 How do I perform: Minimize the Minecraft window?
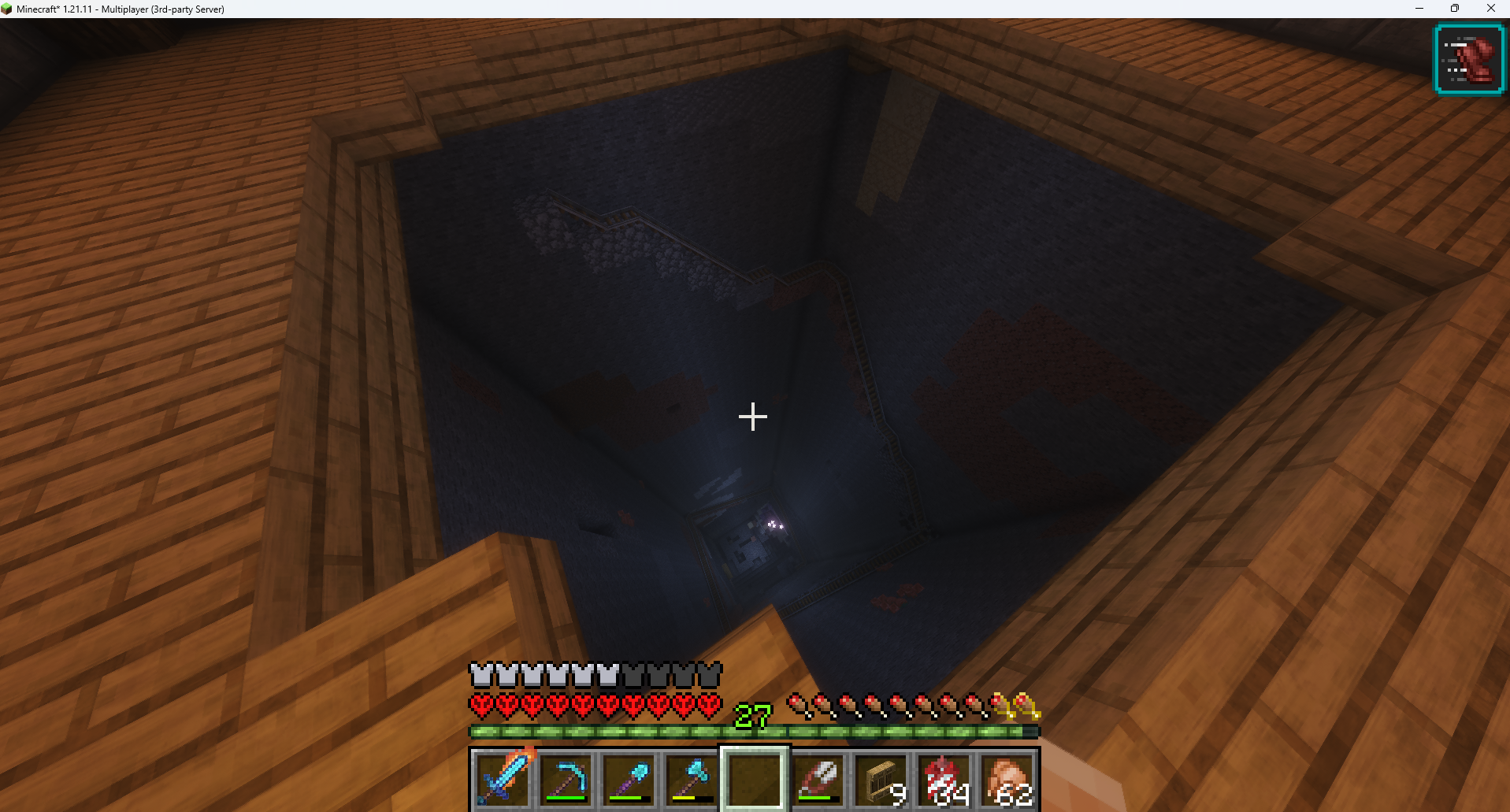[1419, 9]
